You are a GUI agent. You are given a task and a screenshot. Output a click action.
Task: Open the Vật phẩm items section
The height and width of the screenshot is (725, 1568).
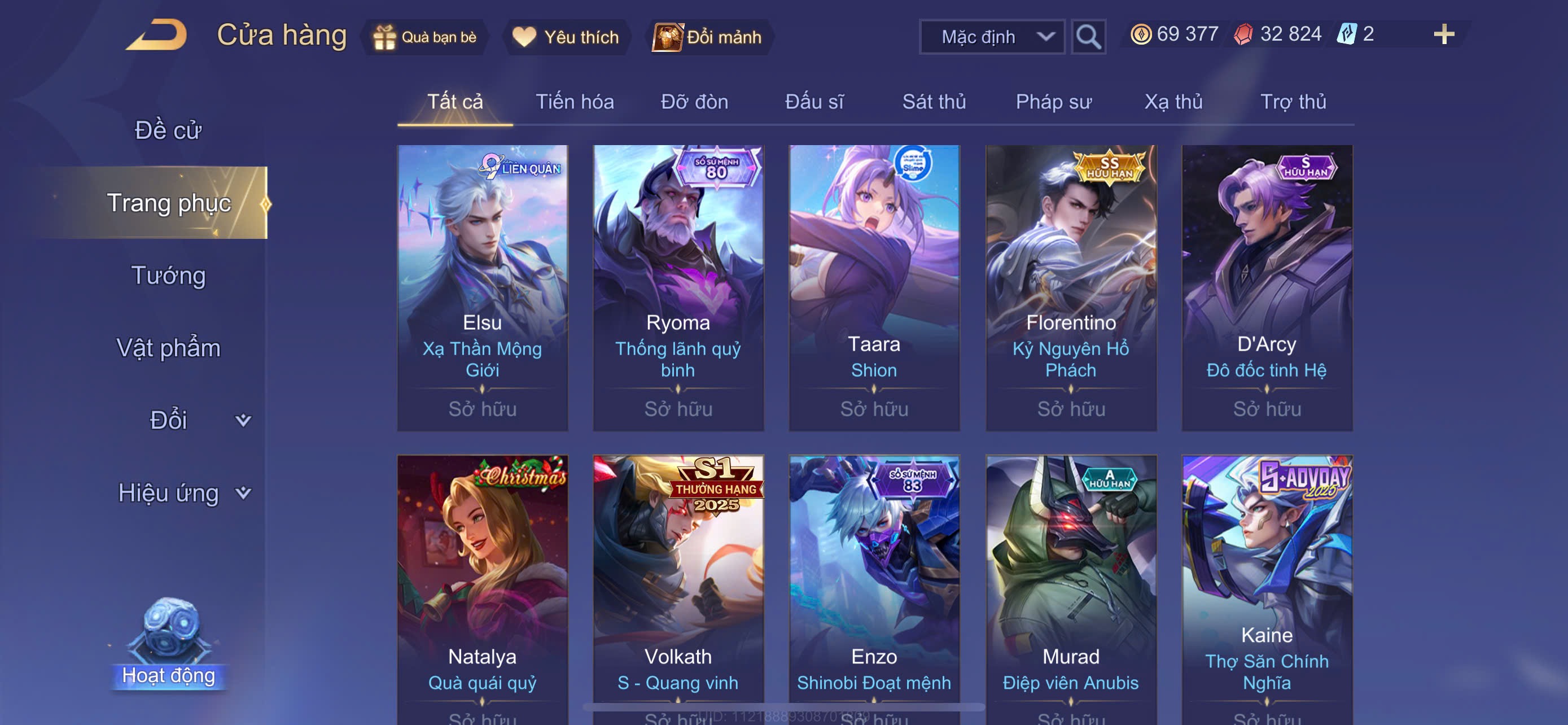(x=168, y=348)
